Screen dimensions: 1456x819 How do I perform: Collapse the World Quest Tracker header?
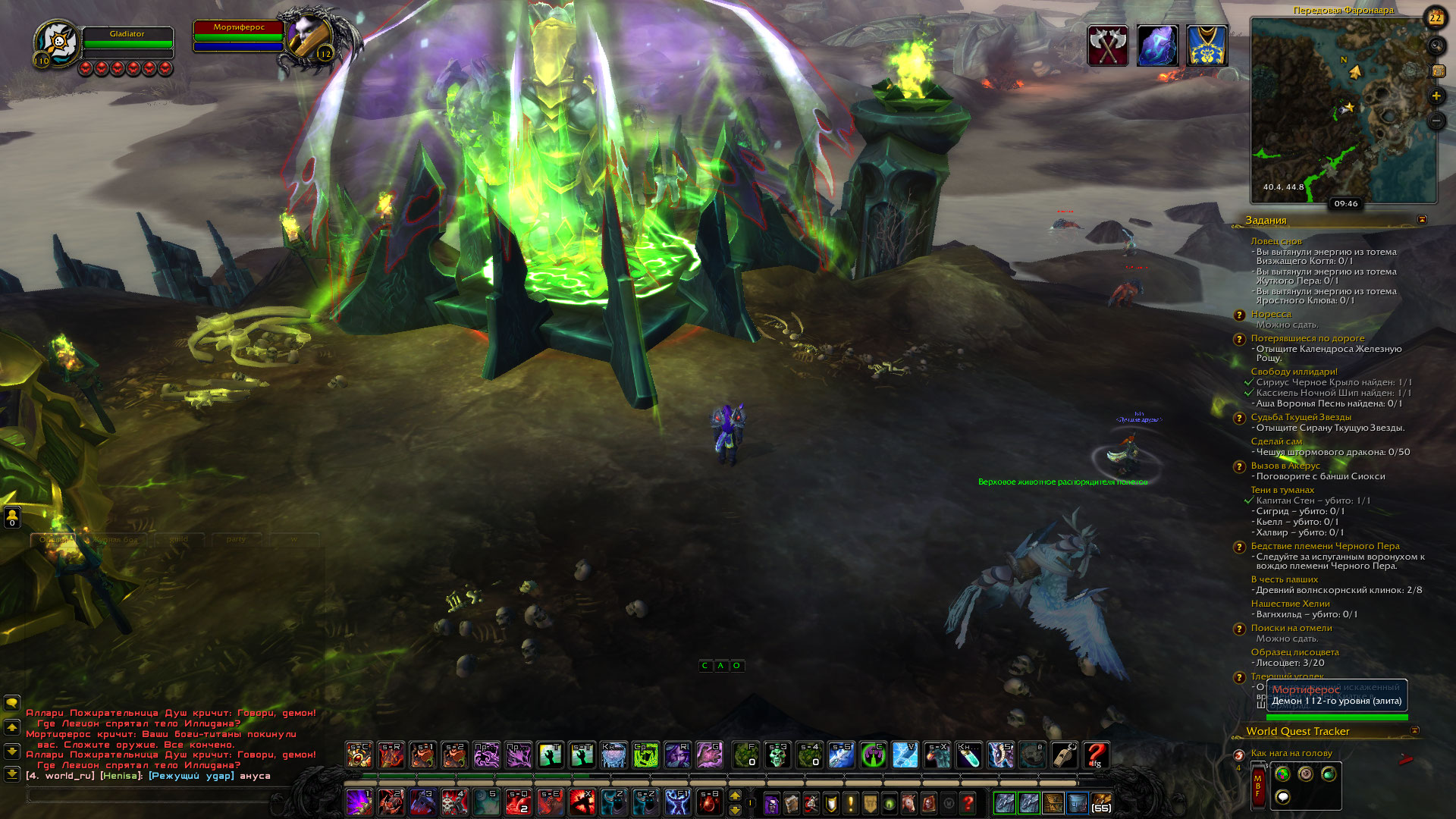coord(1414,731)
